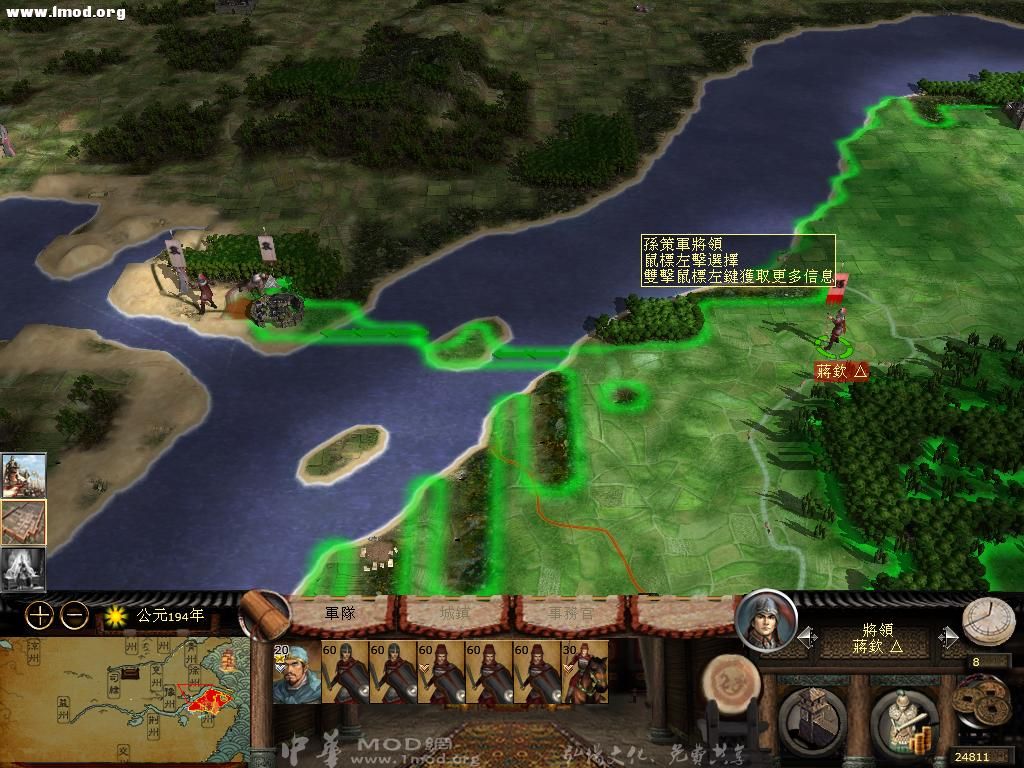
Task: Select the general's unit card with 20 men
Action: [x=296, y=672]
